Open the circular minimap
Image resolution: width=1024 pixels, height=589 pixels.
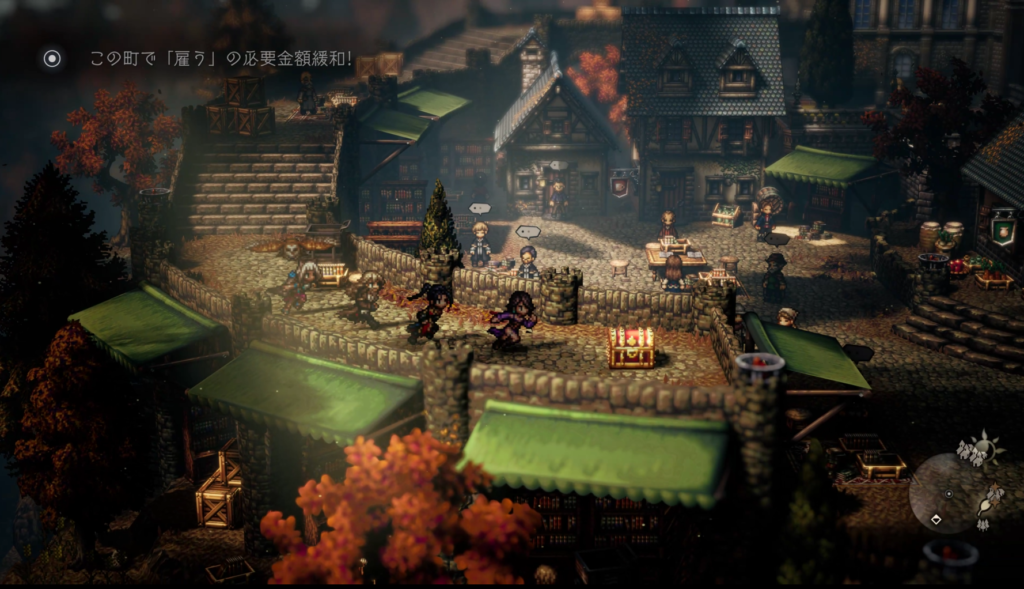(948, 492)
